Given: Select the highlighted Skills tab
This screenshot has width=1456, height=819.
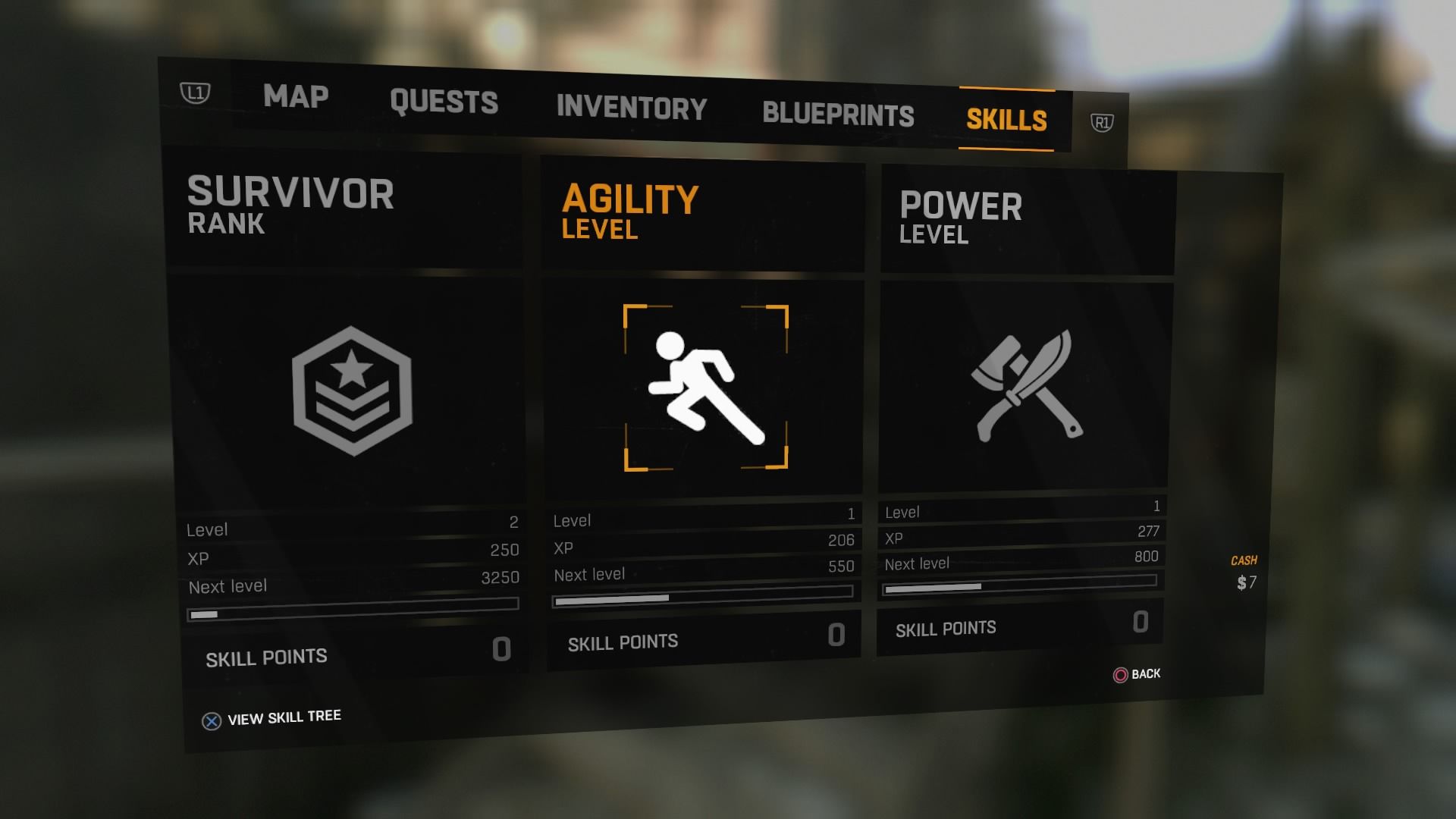Looking at the screenshot, I should 1006,120.
